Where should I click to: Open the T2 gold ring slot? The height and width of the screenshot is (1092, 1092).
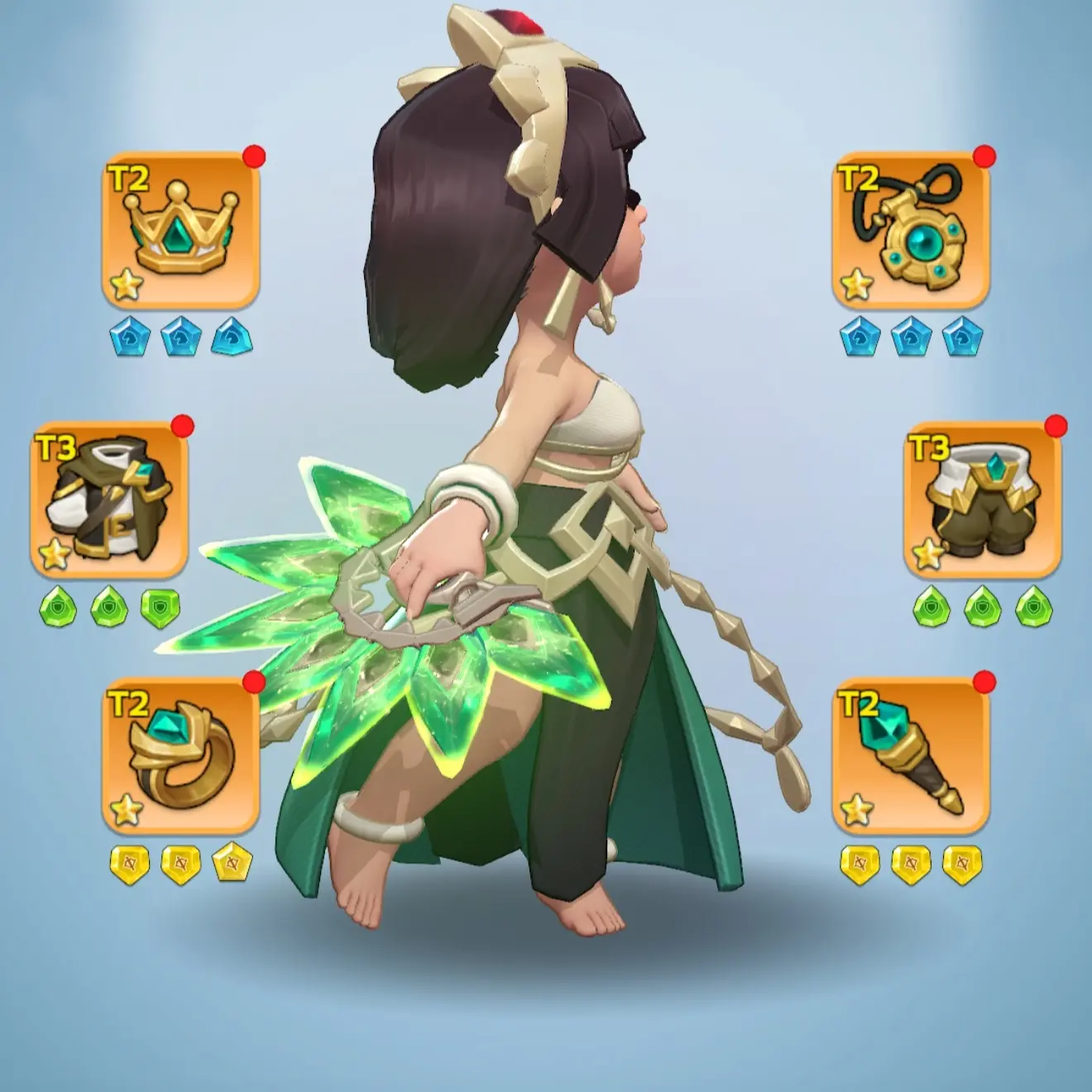(180, 755)
